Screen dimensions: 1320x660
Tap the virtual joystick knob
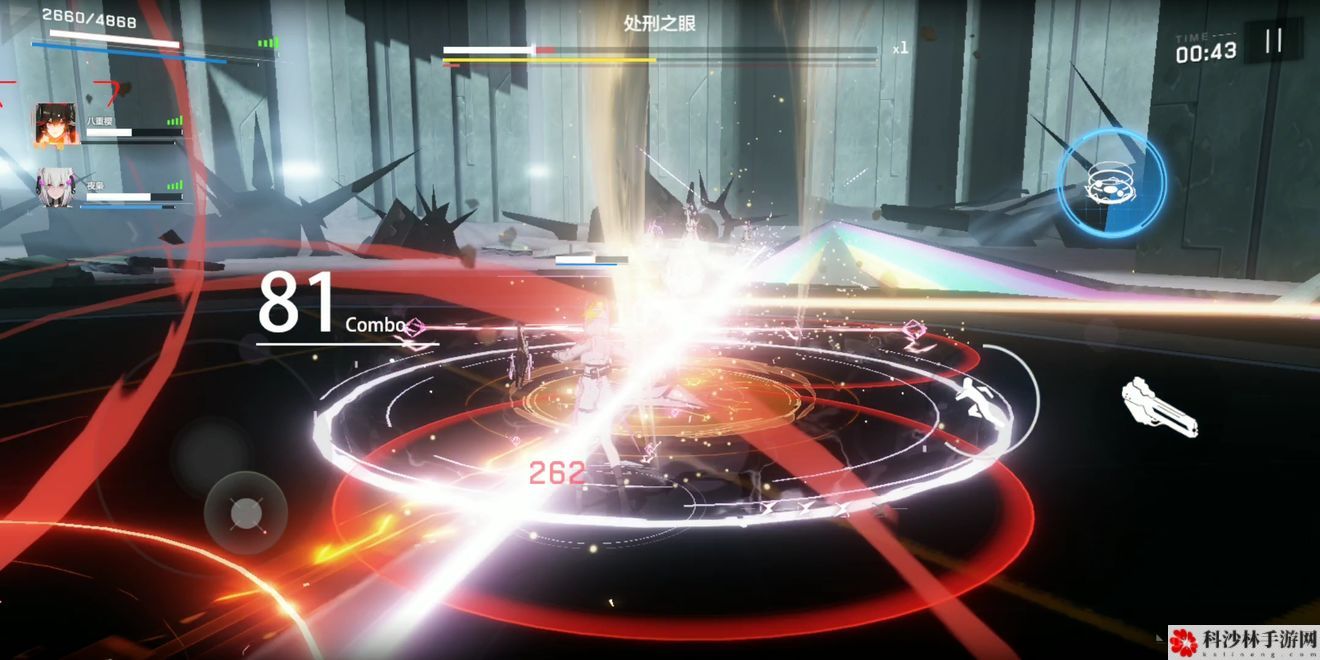tap(245, 514)
